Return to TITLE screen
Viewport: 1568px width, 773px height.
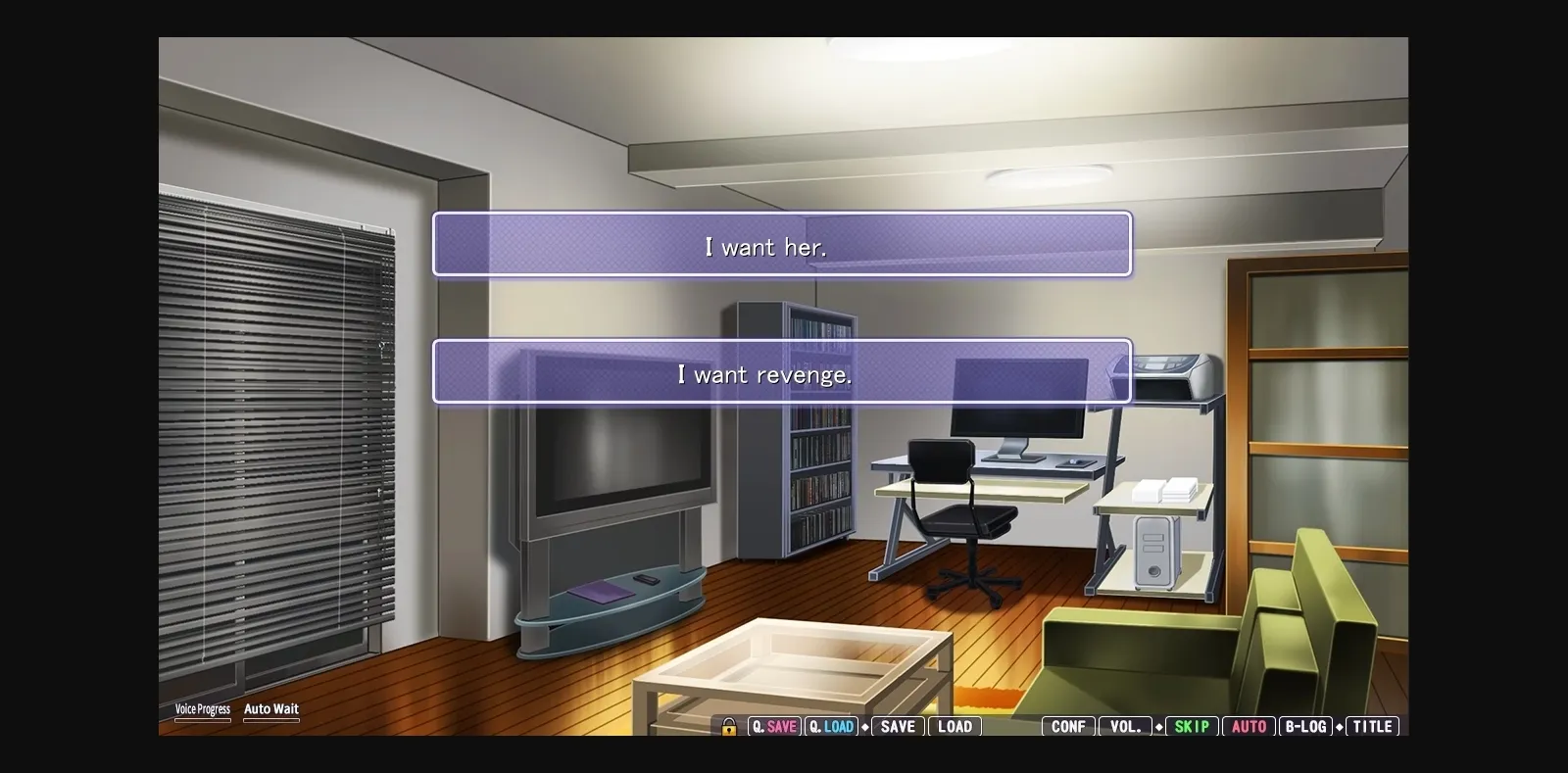point(1372,727)
